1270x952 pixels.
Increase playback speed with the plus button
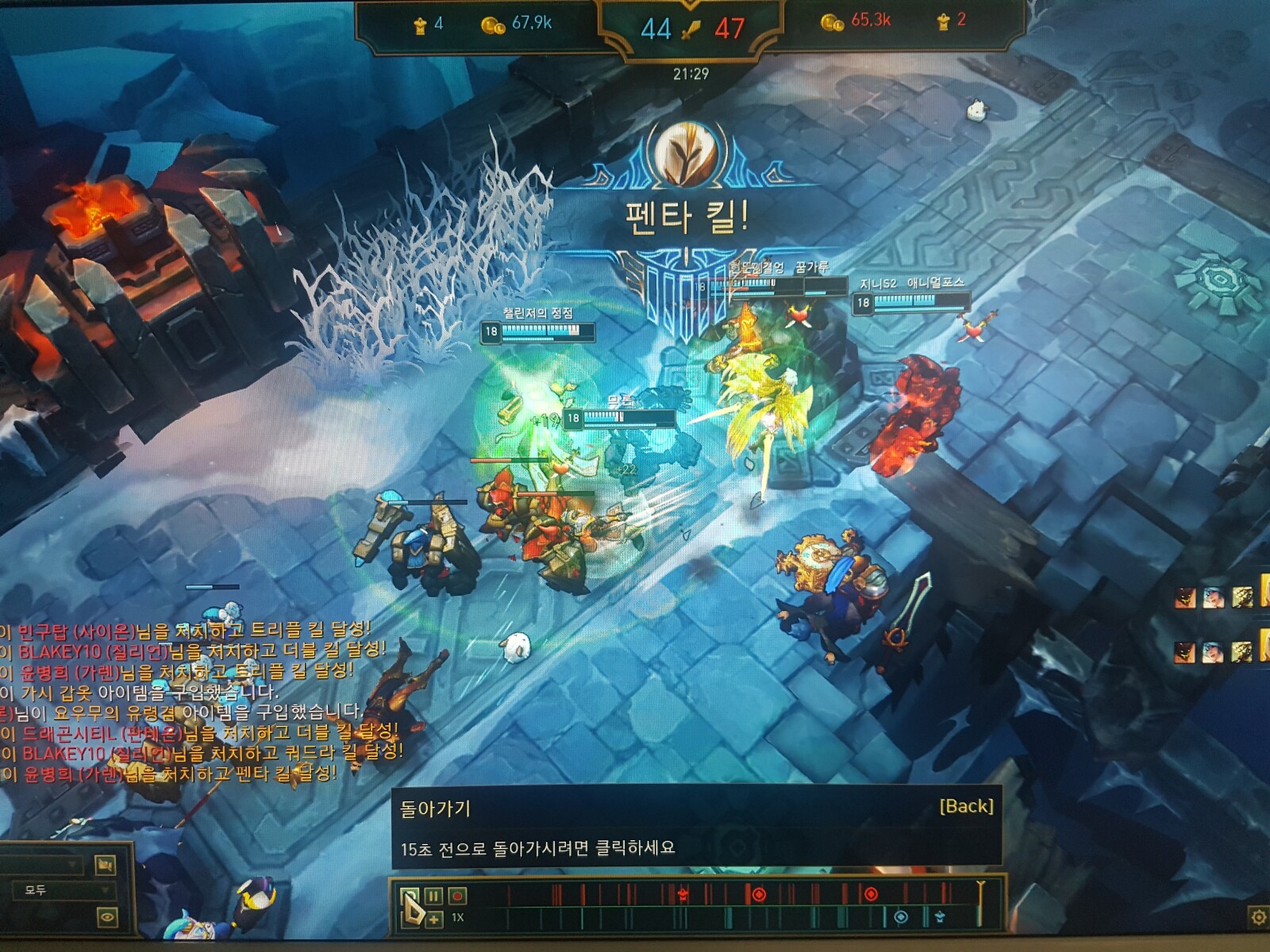tap(433, 919)
